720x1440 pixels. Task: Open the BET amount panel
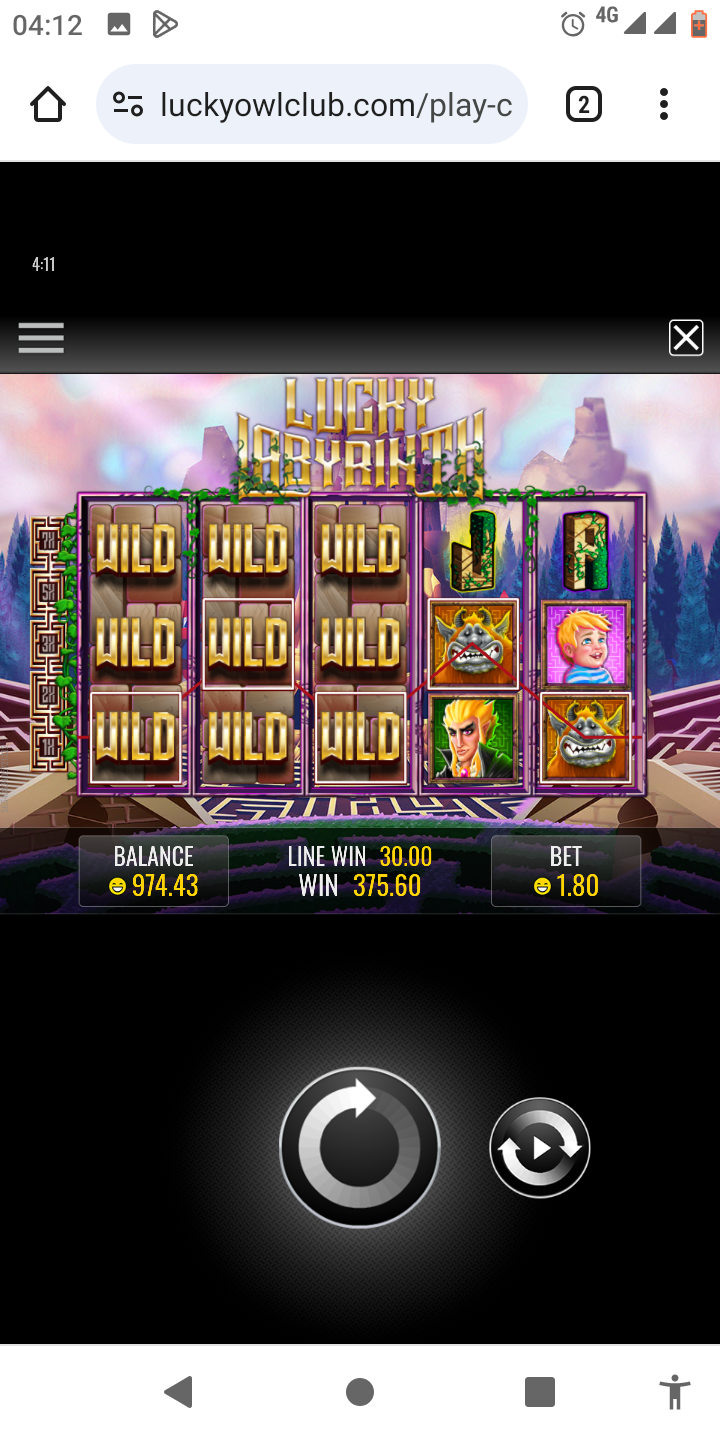(566, 871)
